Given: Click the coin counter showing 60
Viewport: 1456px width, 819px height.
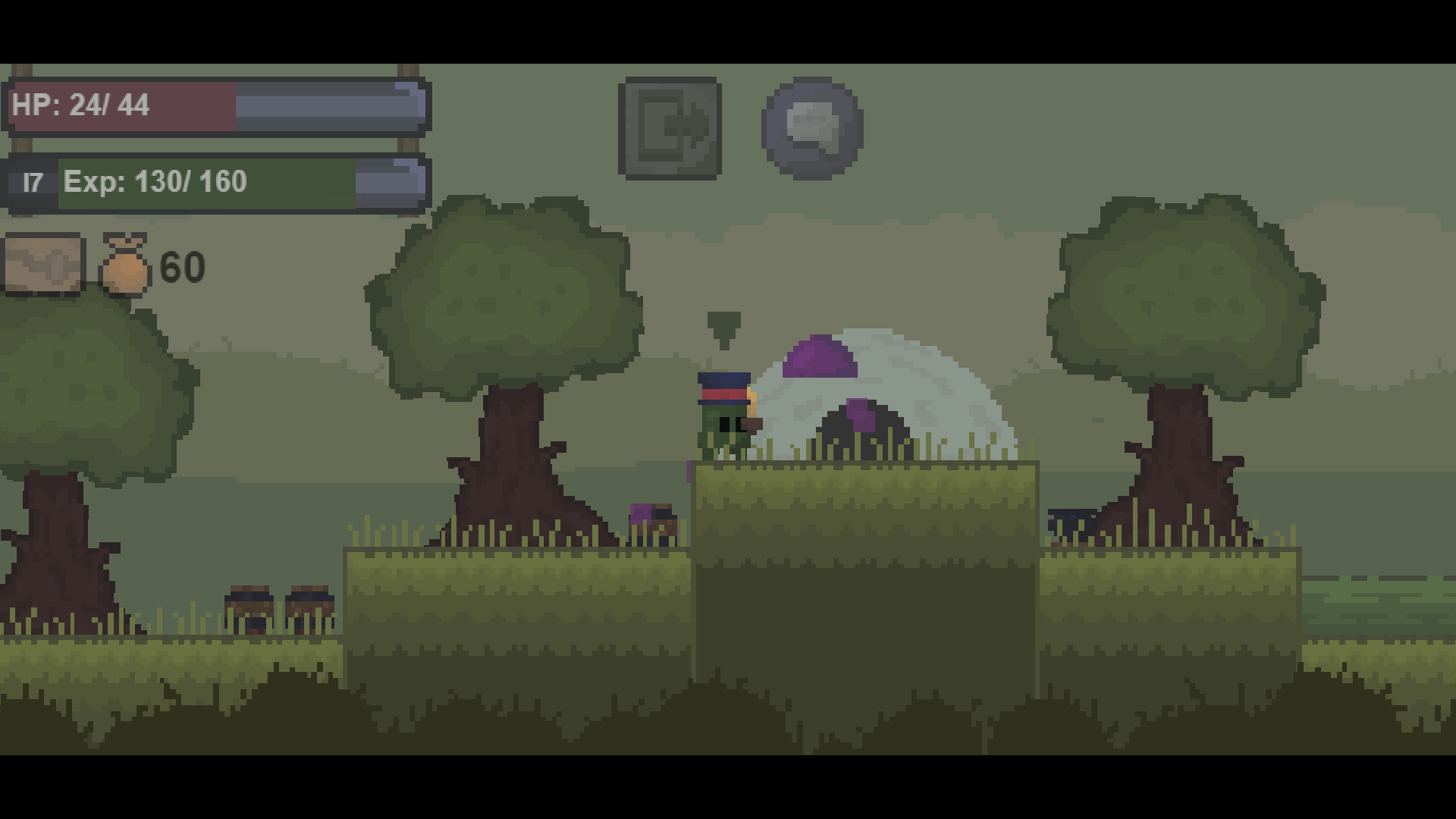Looking at the screenshot, I should pyautogui.click(x=182, y=267).
